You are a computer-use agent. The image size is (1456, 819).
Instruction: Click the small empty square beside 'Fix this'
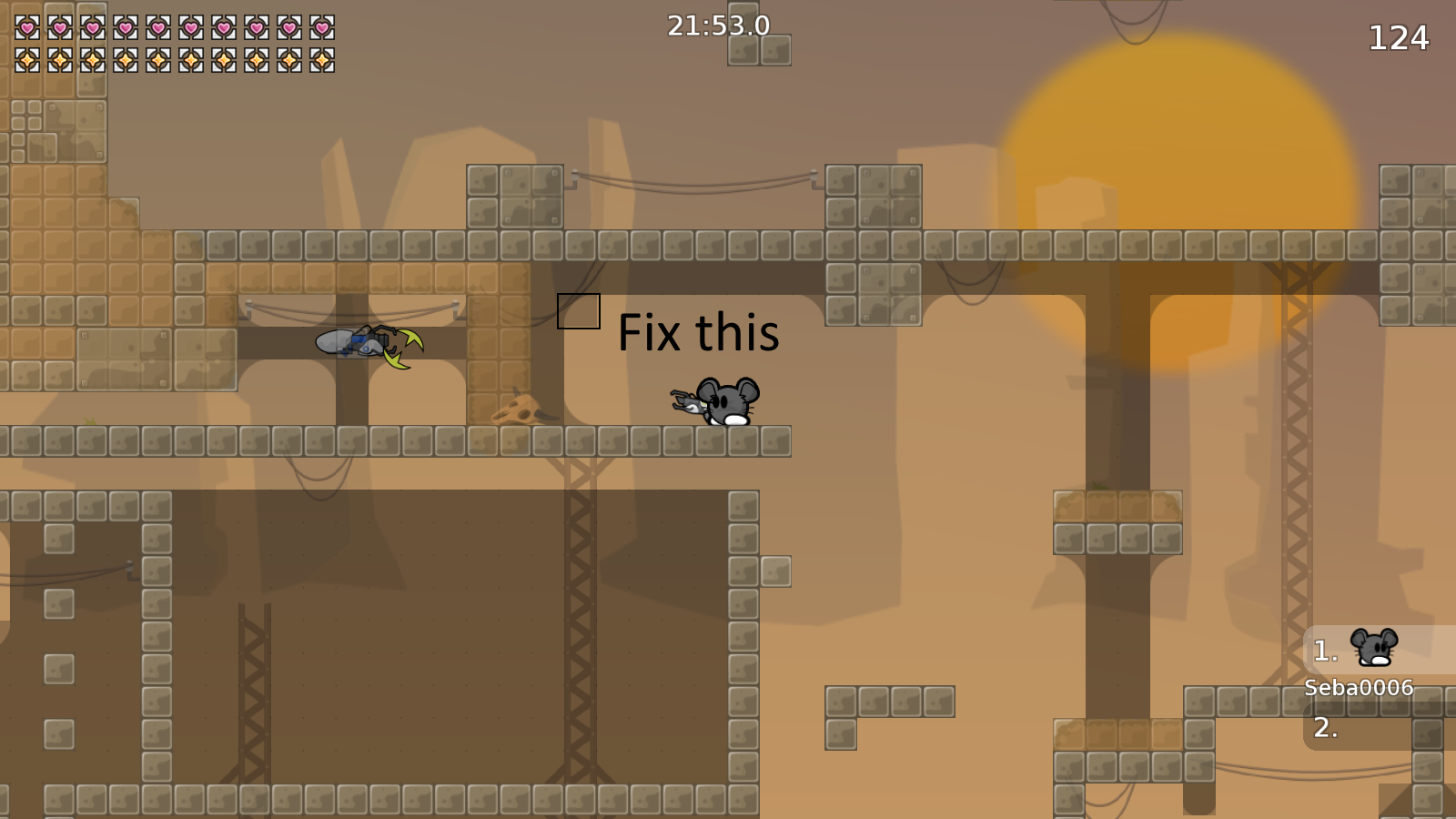click(579, 309)
